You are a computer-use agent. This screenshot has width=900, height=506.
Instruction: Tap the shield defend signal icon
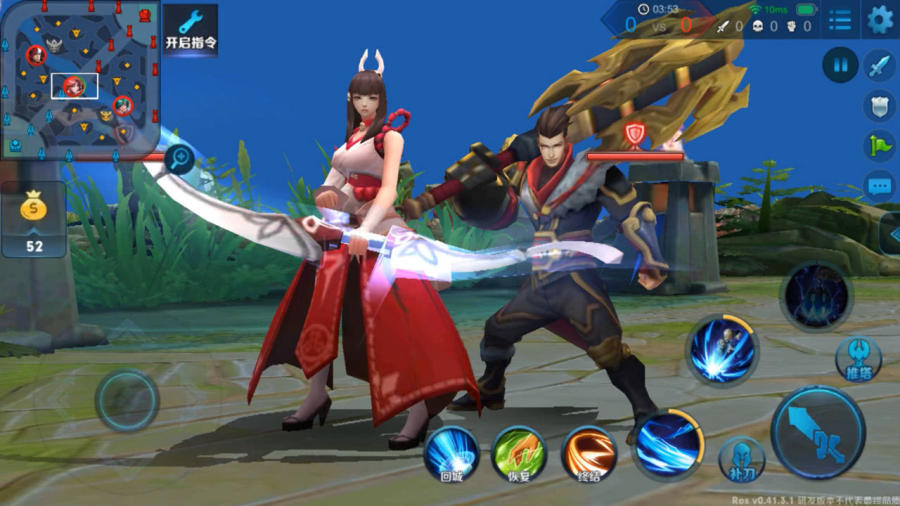[879, 105]
